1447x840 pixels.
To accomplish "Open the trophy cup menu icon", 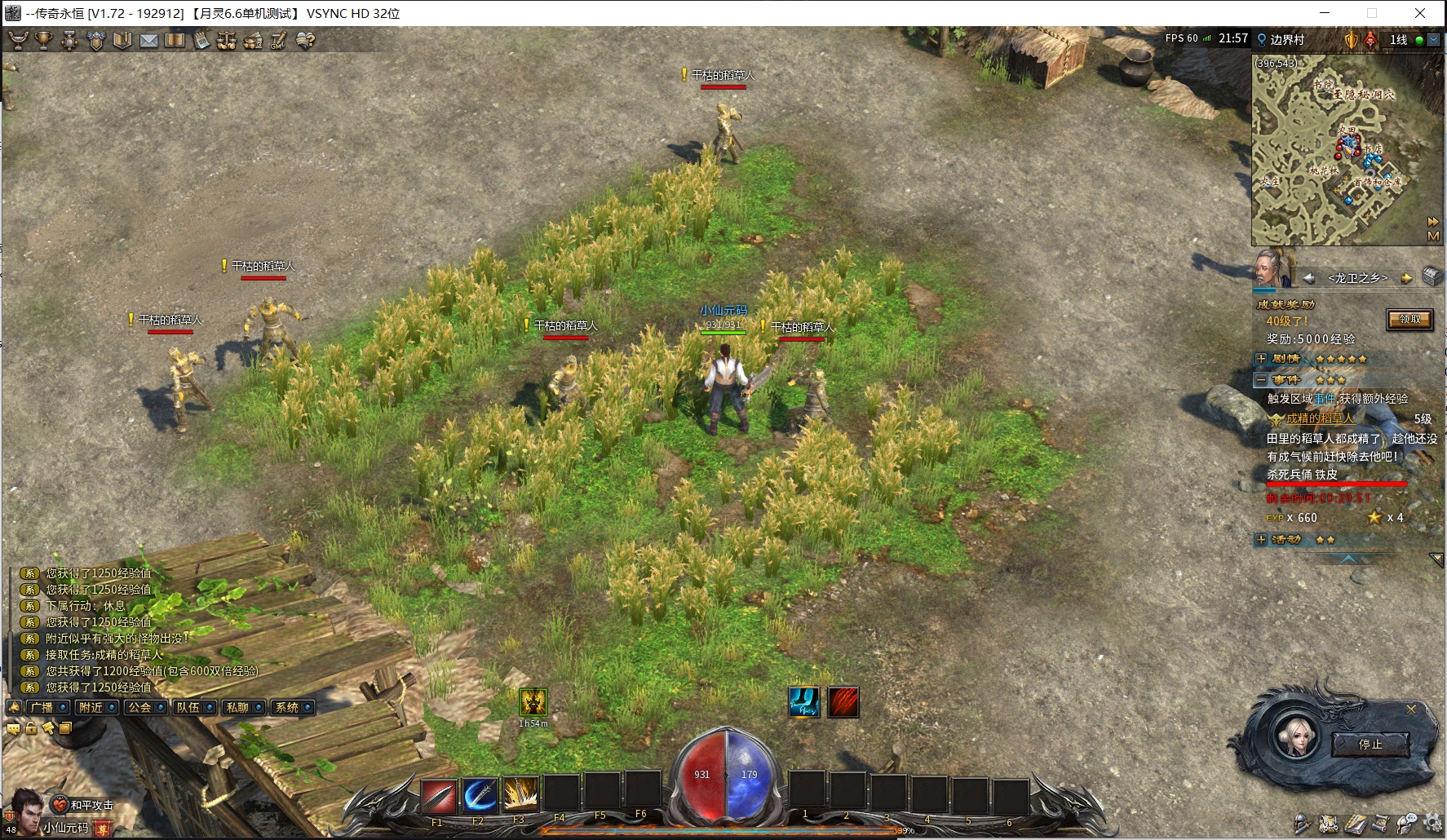I will [44, 40].
